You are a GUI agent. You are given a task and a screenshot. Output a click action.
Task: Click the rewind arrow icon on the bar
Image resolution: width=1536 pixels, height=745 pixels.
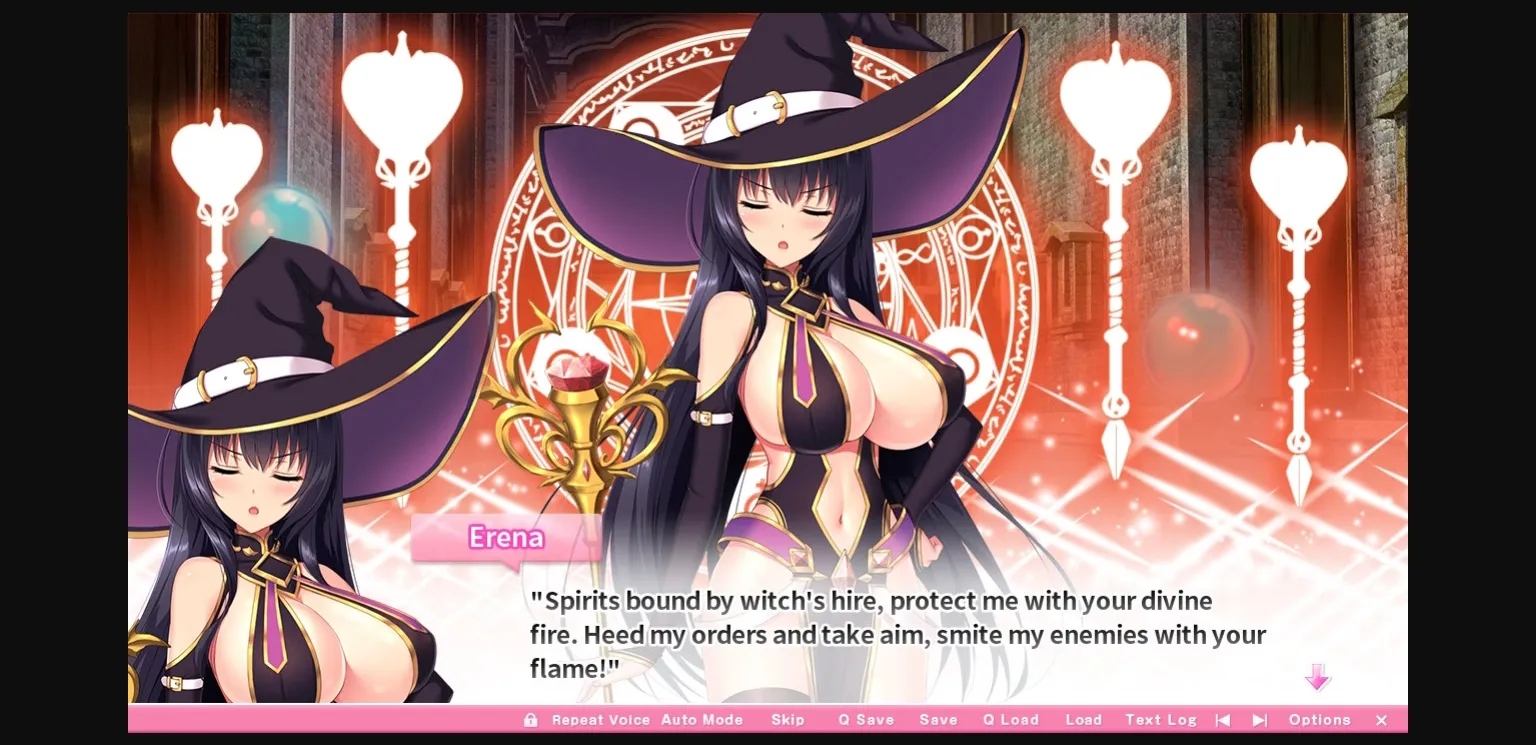pyautogui.click(x=1222, y=719)
